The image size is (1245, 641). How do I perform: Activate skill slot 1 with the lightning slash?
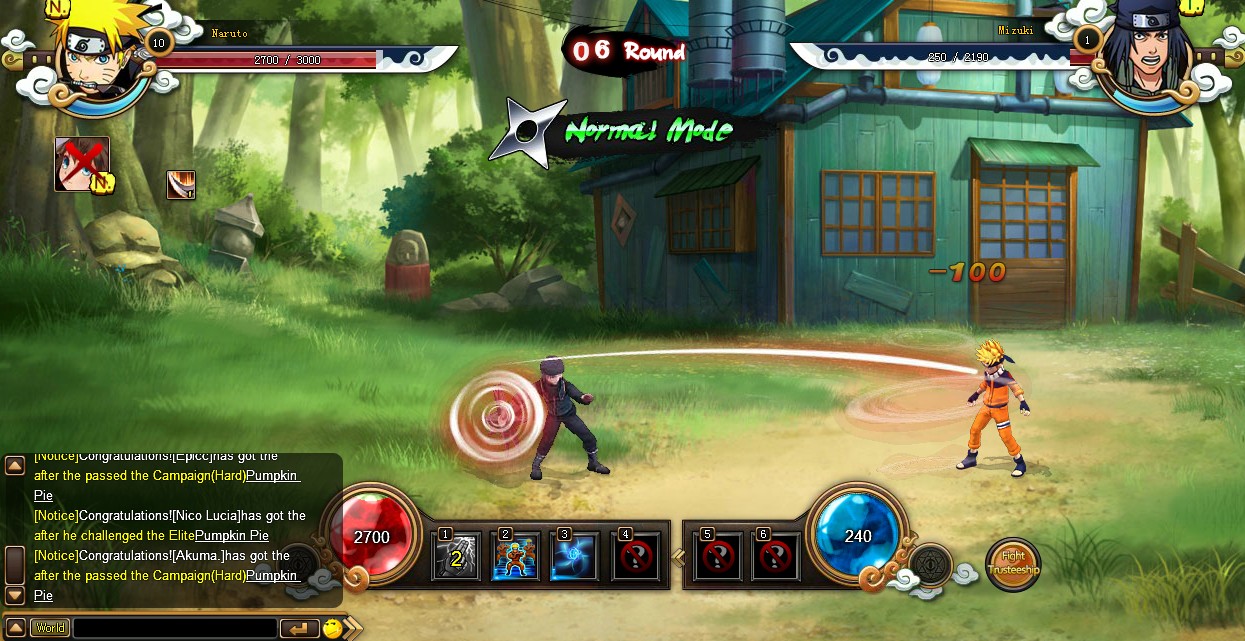456,556
